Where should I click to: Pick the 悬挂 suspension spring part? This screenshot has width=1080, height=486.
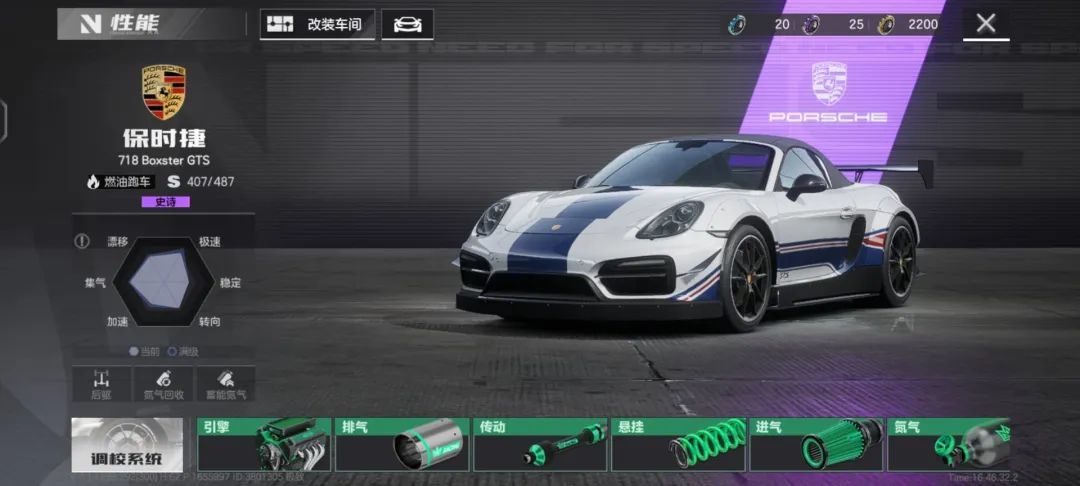click(x=677, y=445)
